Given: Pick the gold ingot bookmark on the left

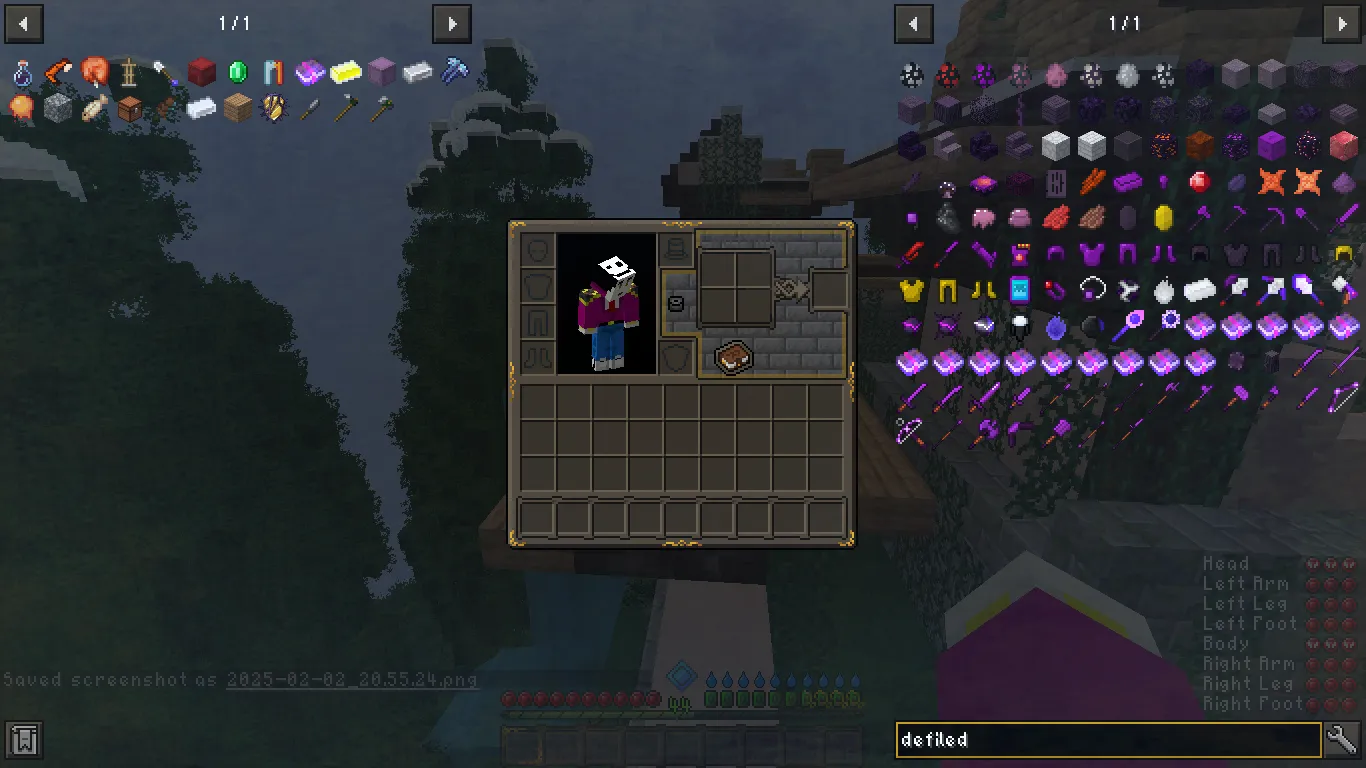Looking at the screenshot, I should pos(344,72).
